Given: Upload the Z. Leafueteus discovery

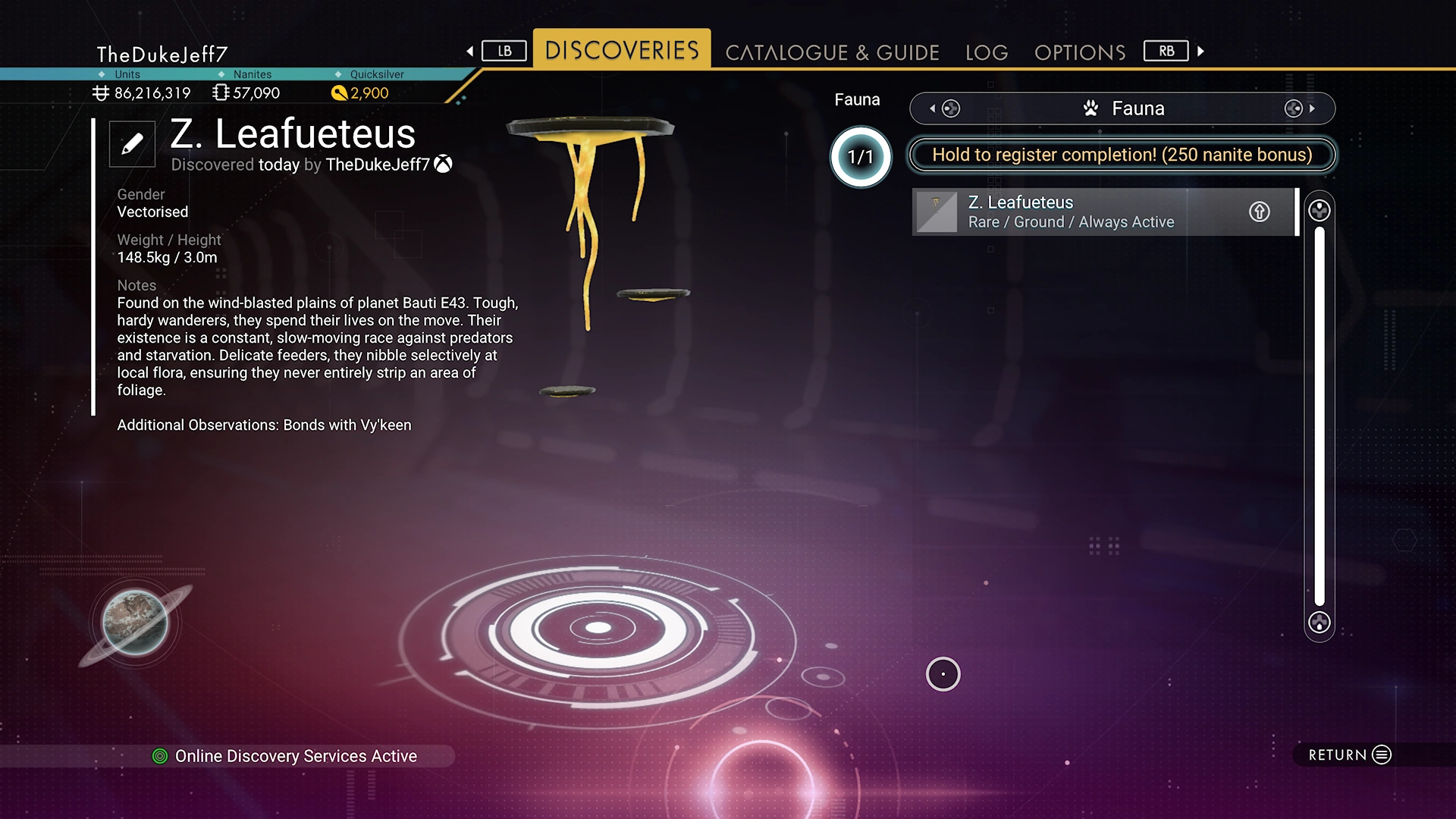Looking at the screenshot, I should click(1260, 212).
